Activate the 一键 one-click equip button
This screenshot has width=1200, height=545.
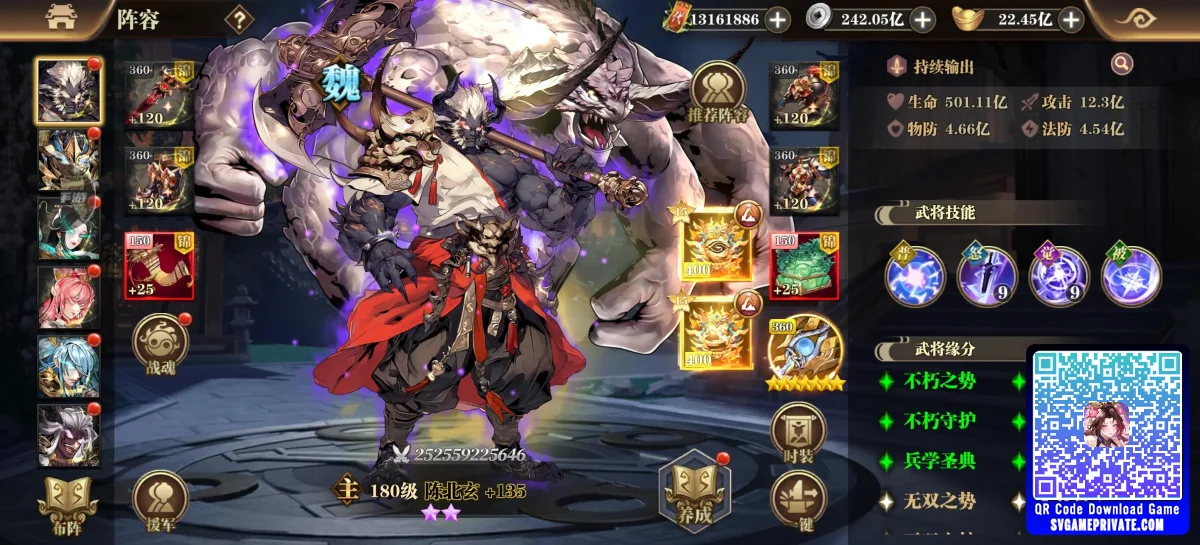pyautogui.click(x=798, y=502)
